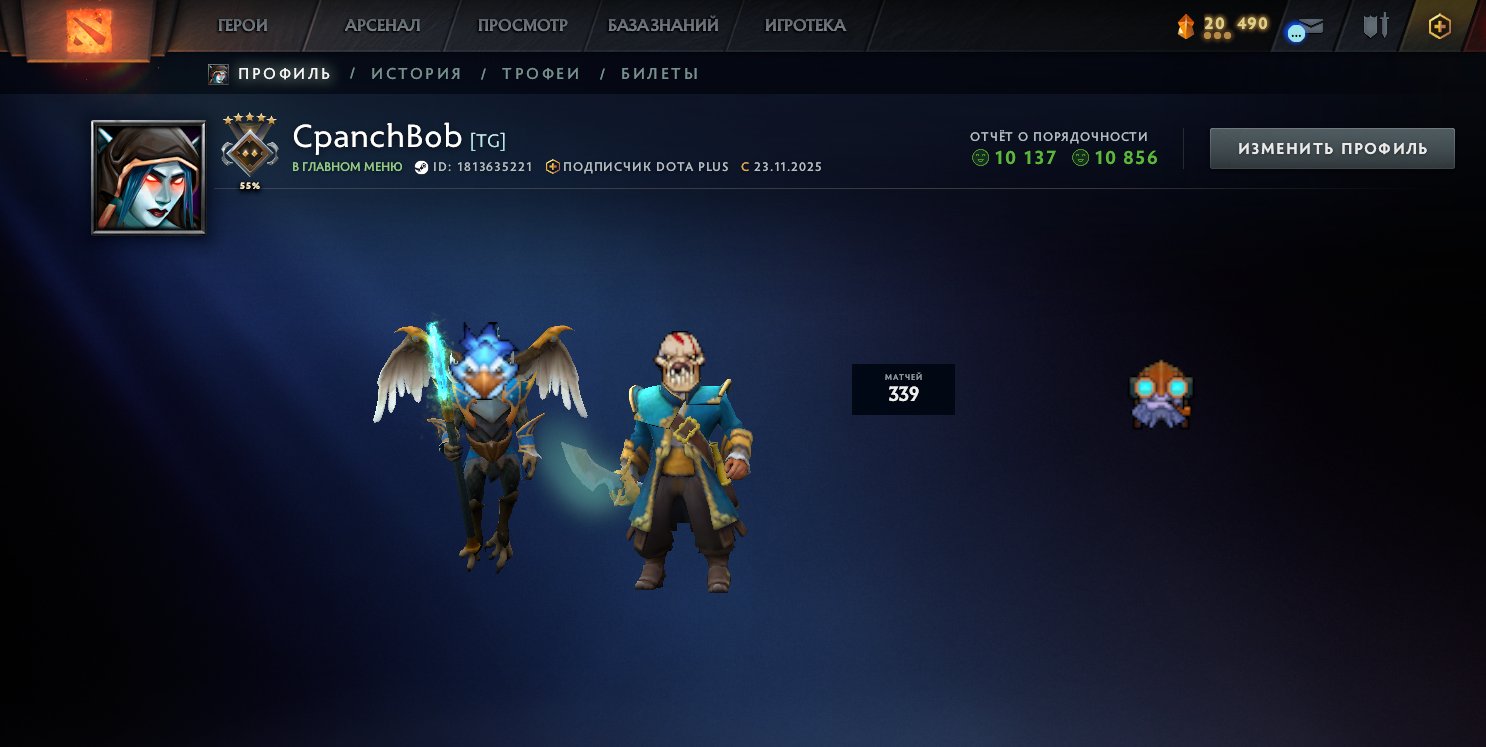
Task: Open the ГЕРОИ menu
Action: pos(242,25)
